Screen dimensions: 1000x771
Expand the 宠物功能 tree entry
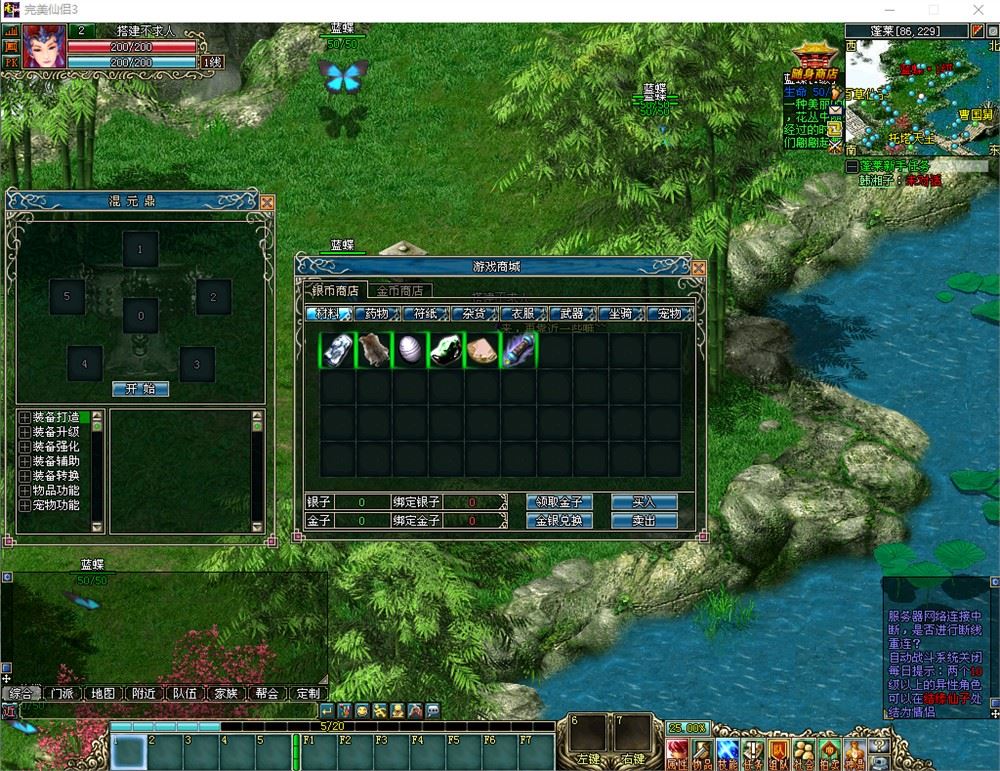click(x=24, y=506)
